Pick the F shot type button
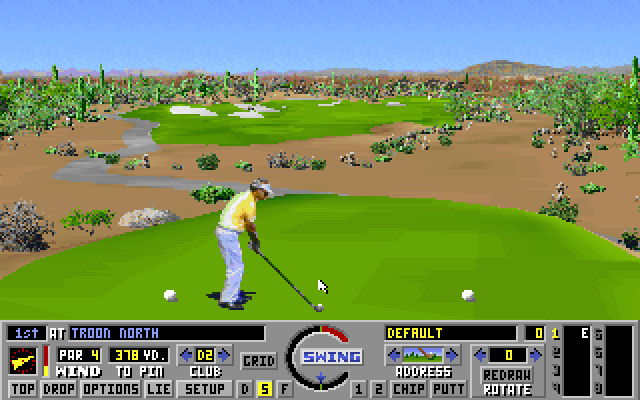The width and height of the screenshot is (640, 400). (283, 389)
